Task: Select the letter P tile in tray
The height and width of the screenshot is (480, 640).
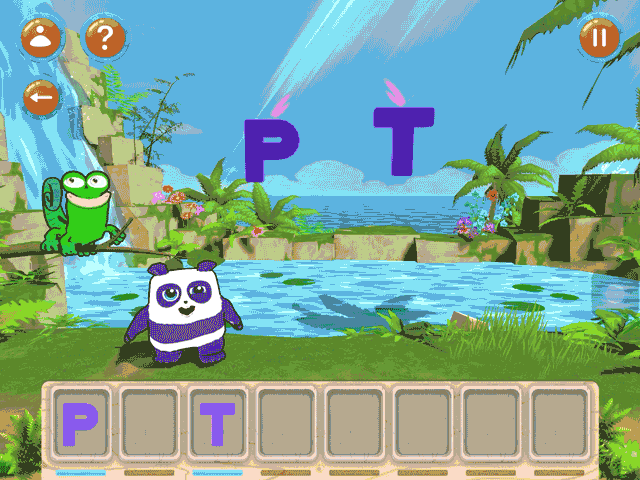Action: click(x=81, y=424)
